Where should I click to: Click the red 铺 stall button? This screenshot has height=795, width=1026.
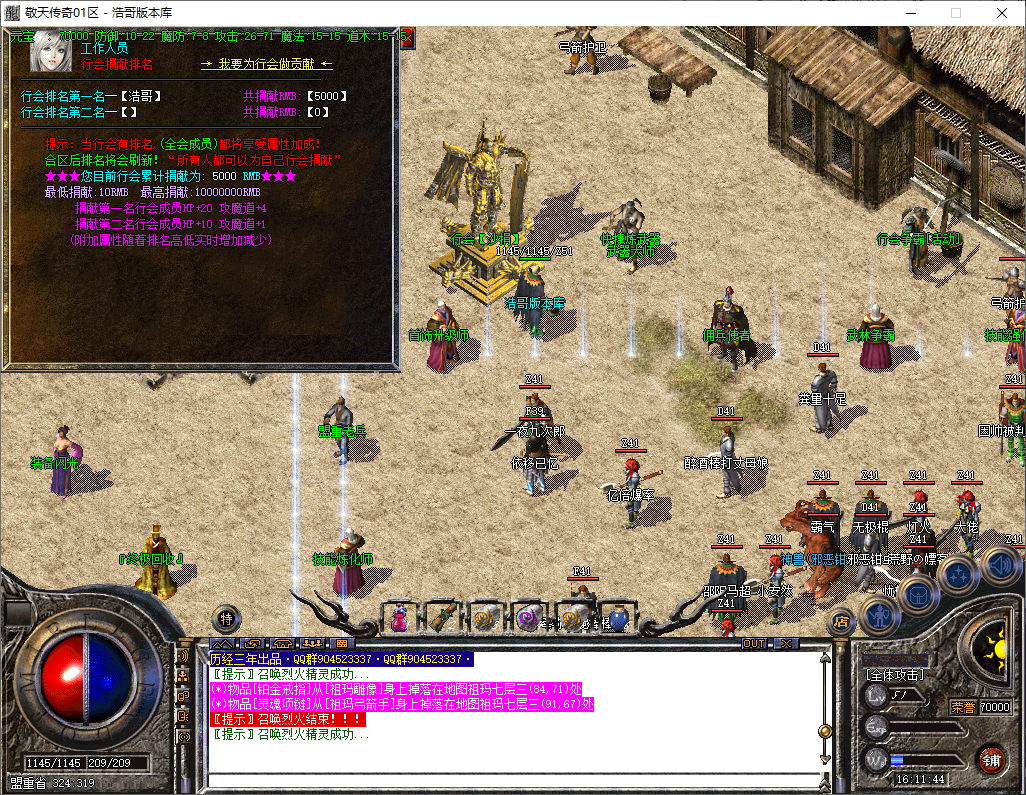point(990,758)
